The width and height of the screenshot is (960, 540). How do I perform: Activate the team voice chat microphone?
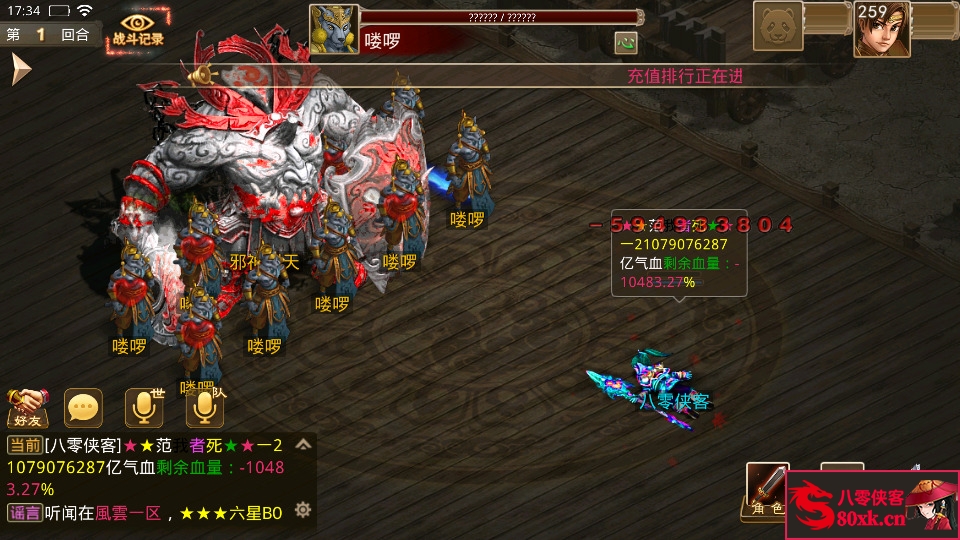(x=204, y=407)
